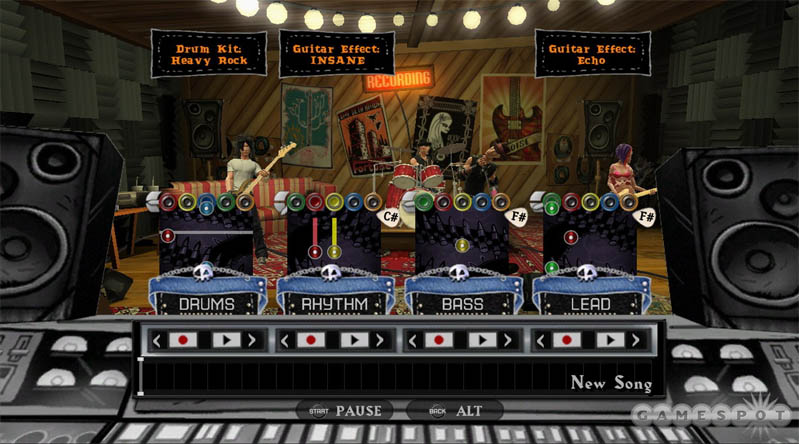
Task: Click the New Song timeline bar
Action: point(400,379)
